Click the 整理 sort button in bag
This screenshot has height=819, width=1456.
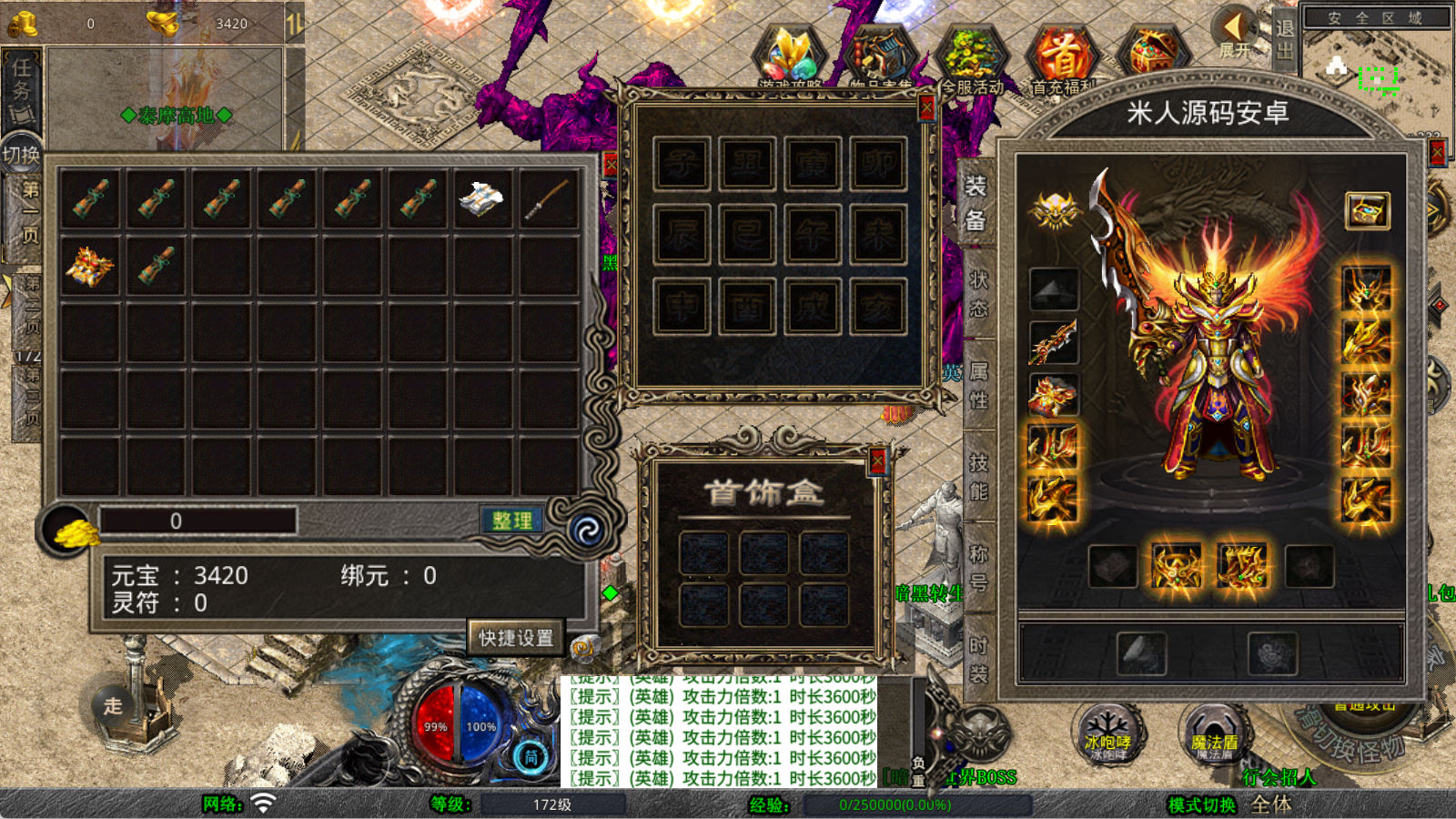tap(511, 521)
